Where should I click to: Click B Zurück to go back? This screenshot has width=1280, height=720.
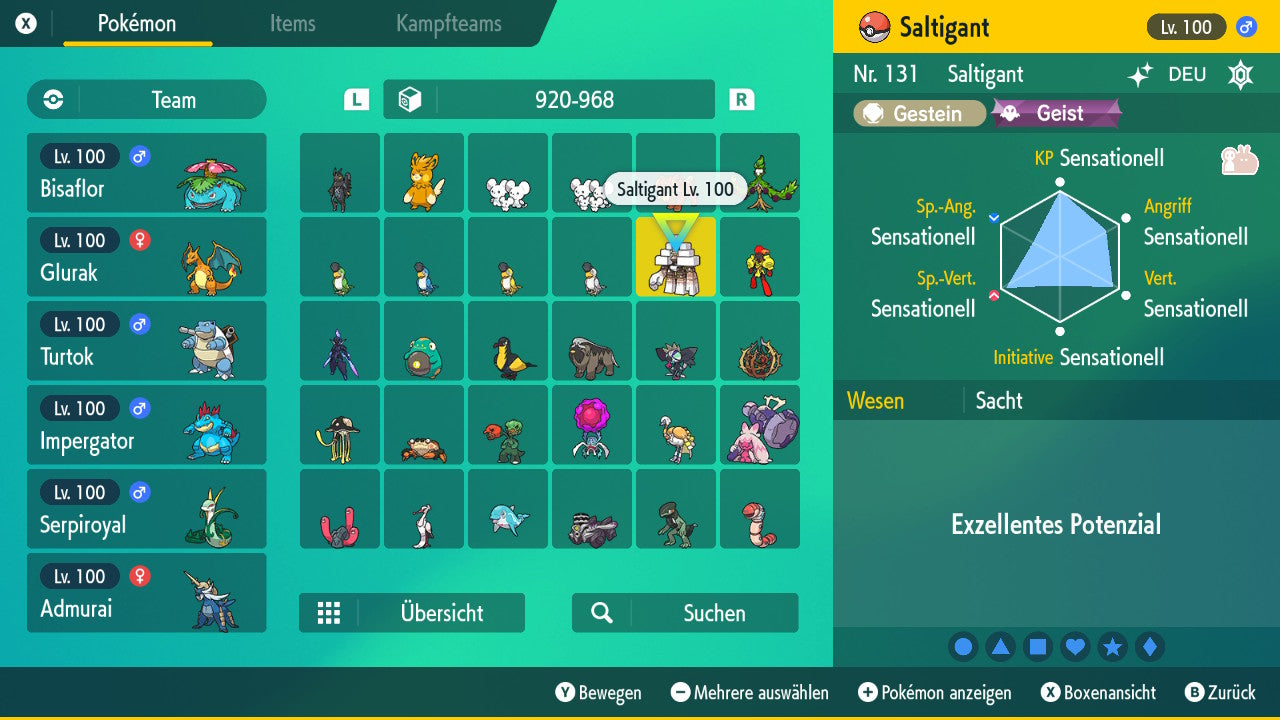click(x=1222, y=692)
